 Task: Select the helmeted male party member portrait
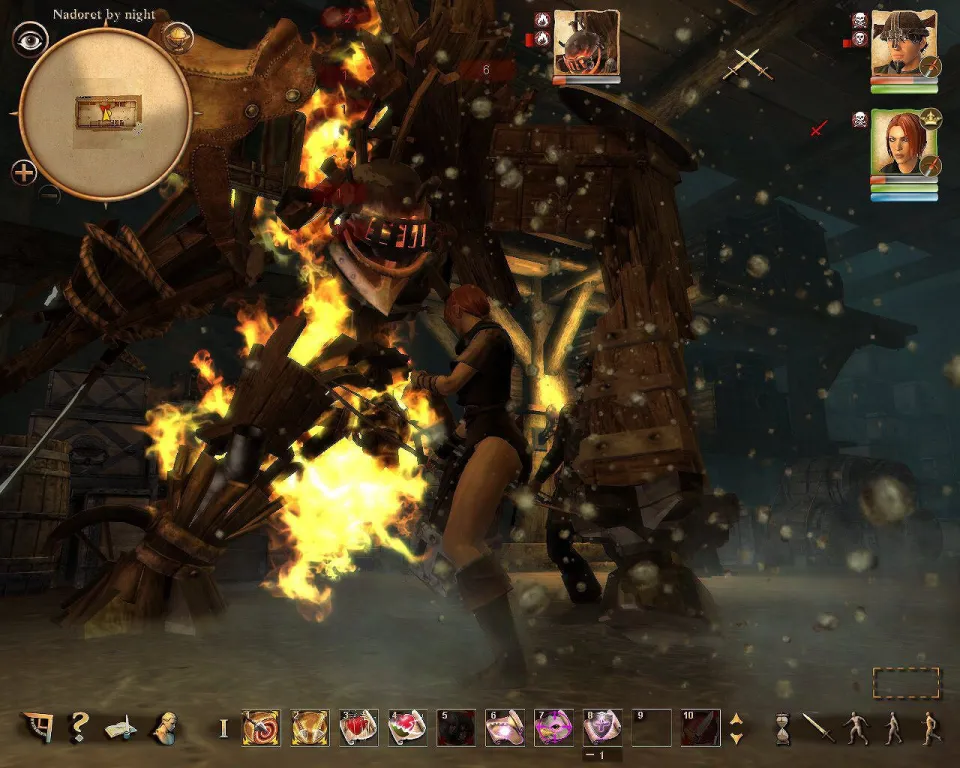pyautogui.click(x=904, y=44)
